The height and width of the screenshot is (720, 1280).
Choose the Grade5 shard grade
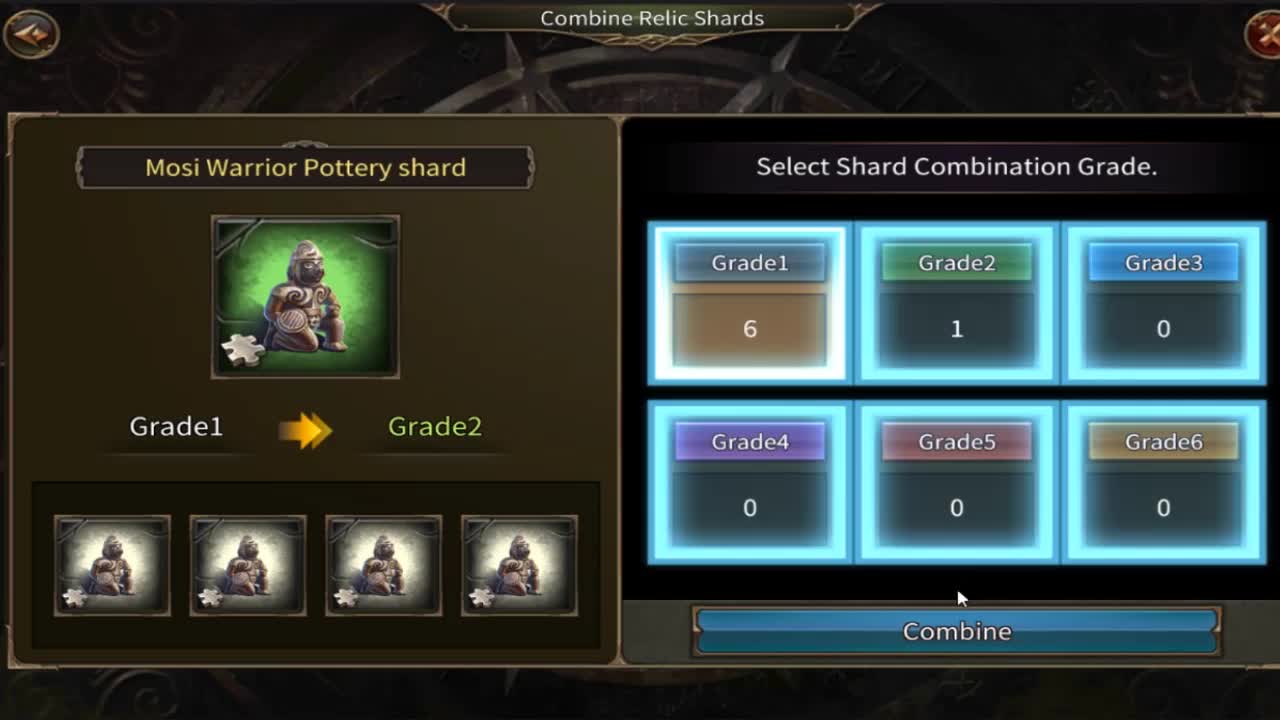pyautogui.click(x=956, y=482)
